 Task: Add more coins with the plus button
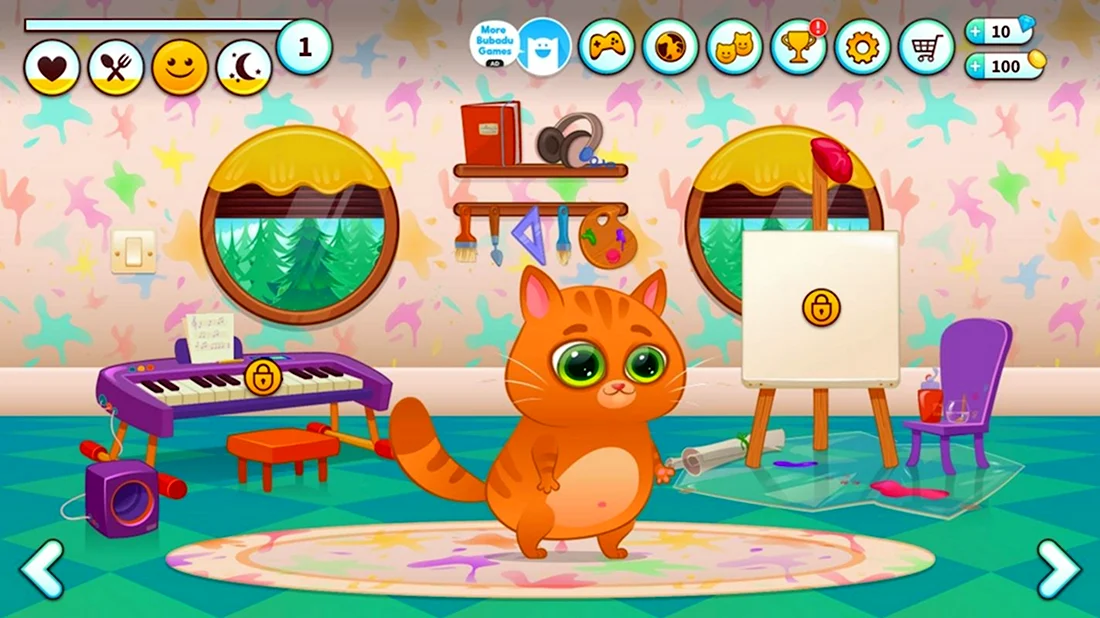[x=976, y=67]
